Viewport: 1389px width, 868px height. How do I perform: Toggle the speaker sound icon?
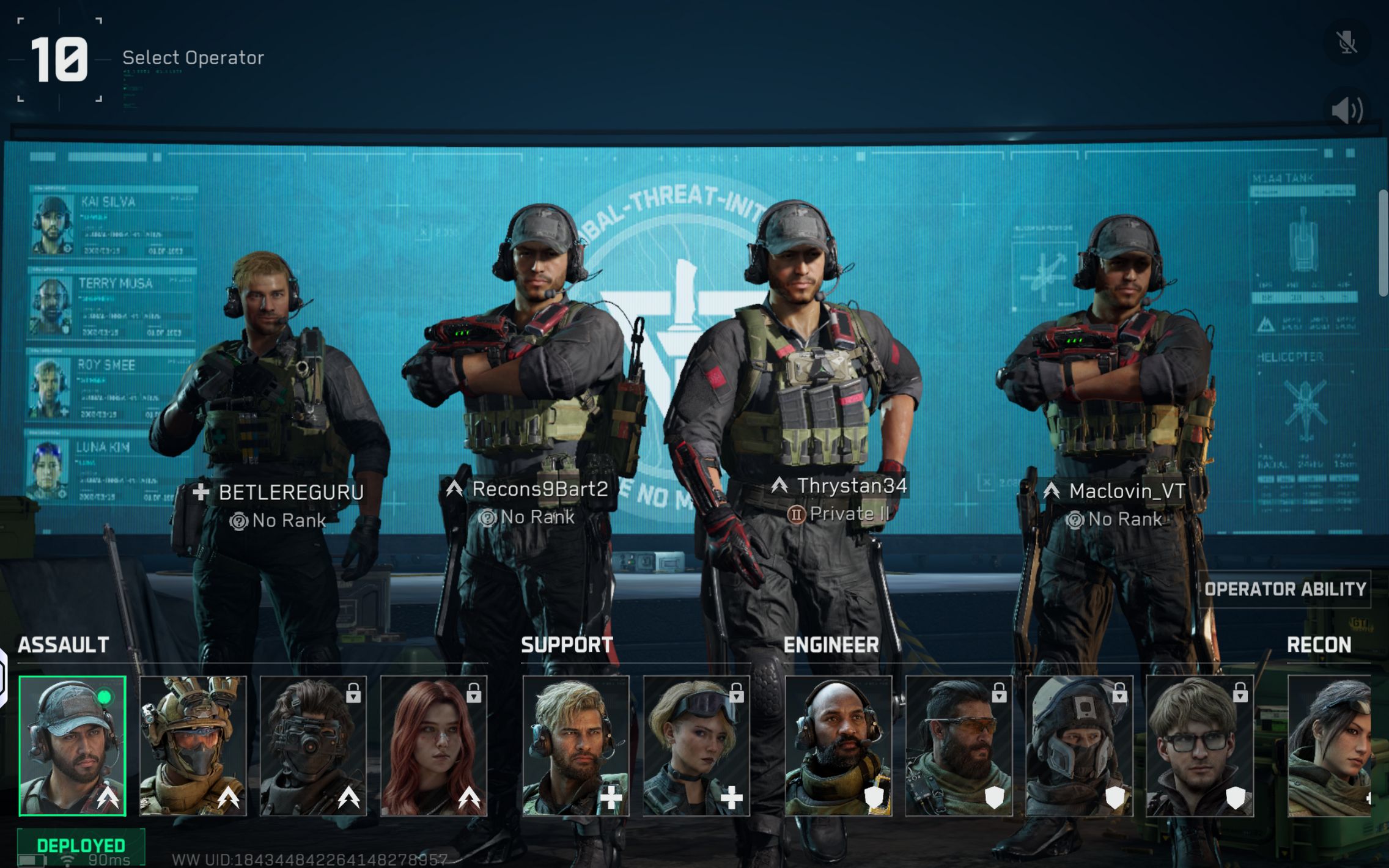(x=1347, y=111)
